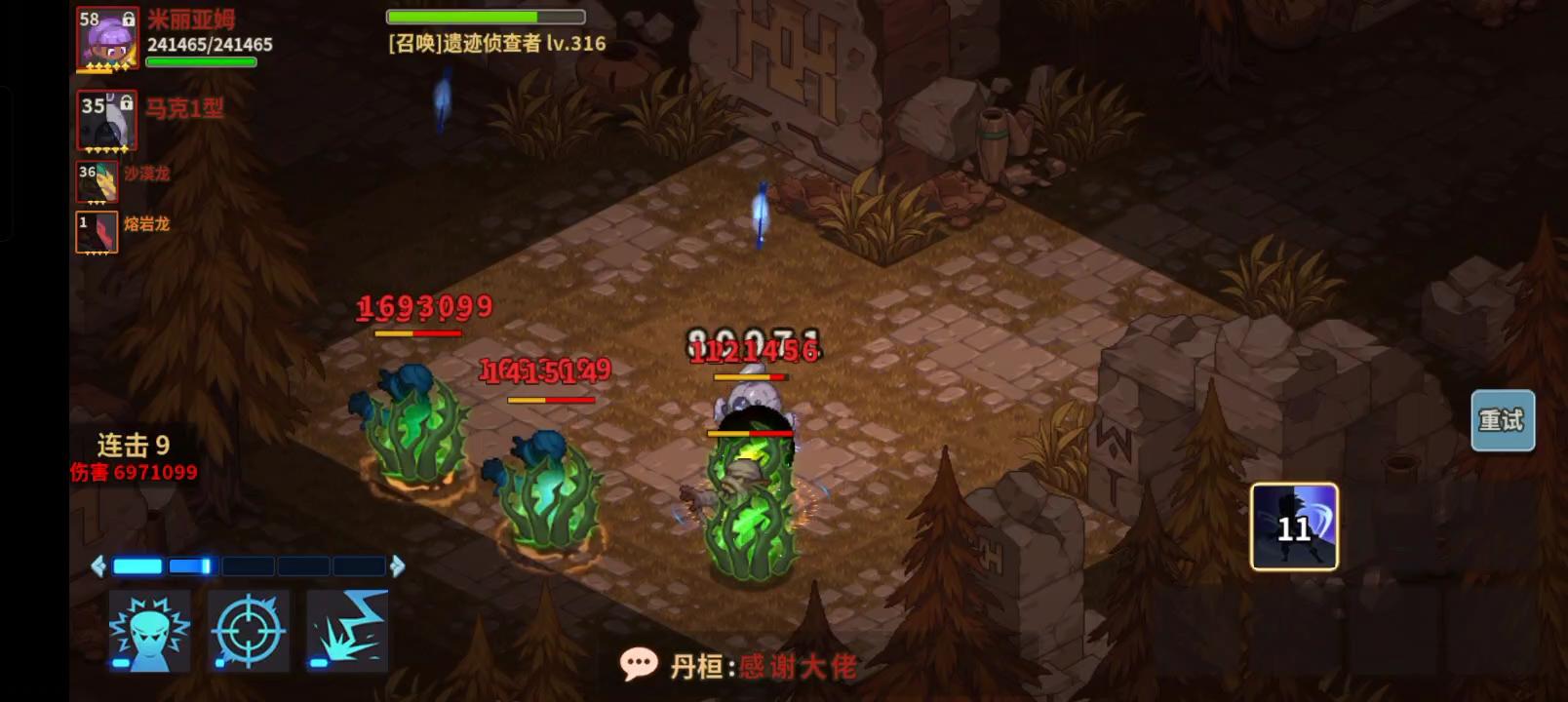
Task: Select the shock face skill icon
Action: 151,629
